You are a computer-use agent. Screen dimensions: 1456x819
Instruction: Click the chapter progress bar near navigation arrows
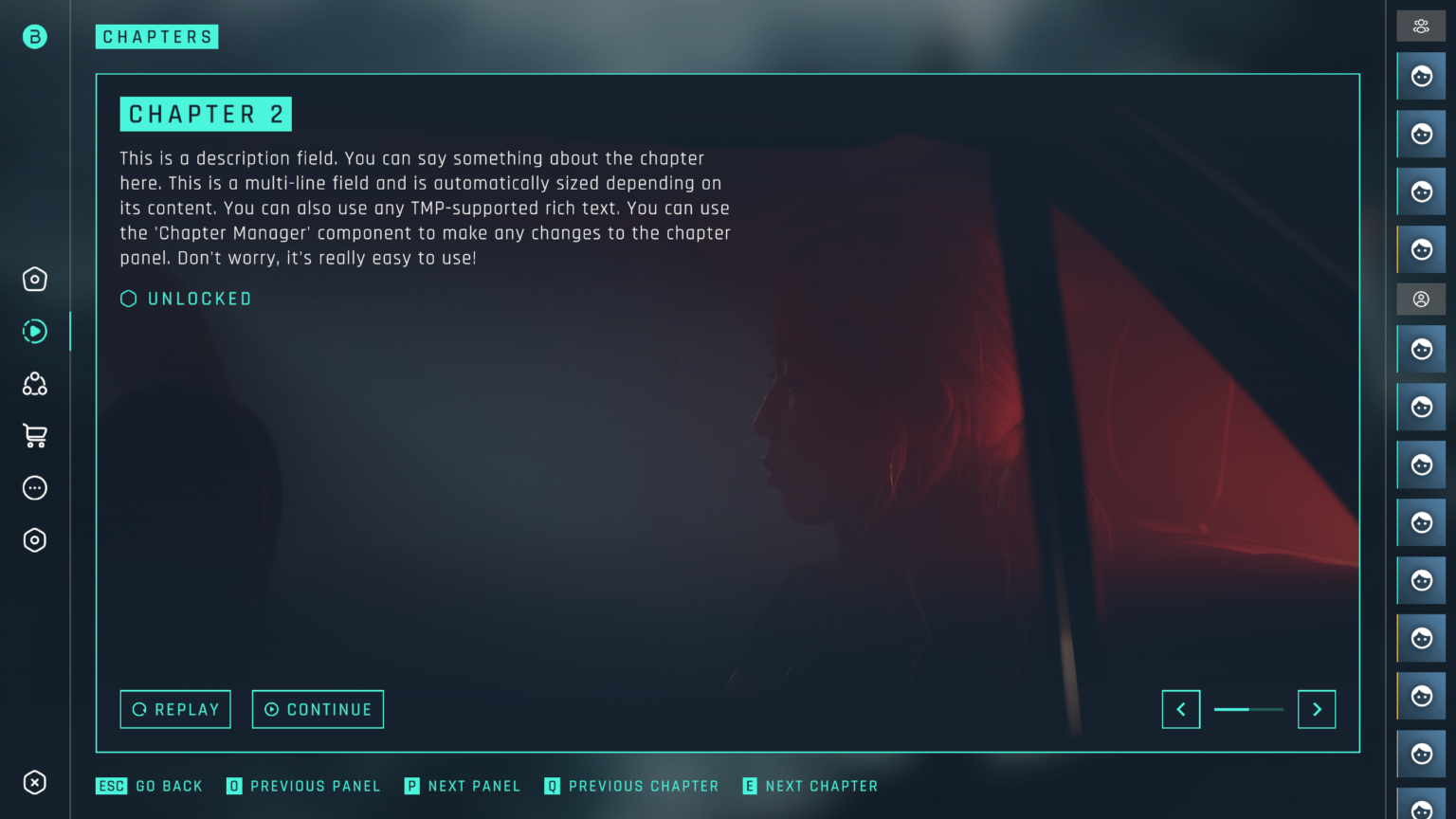click(x=1248, y=709)
